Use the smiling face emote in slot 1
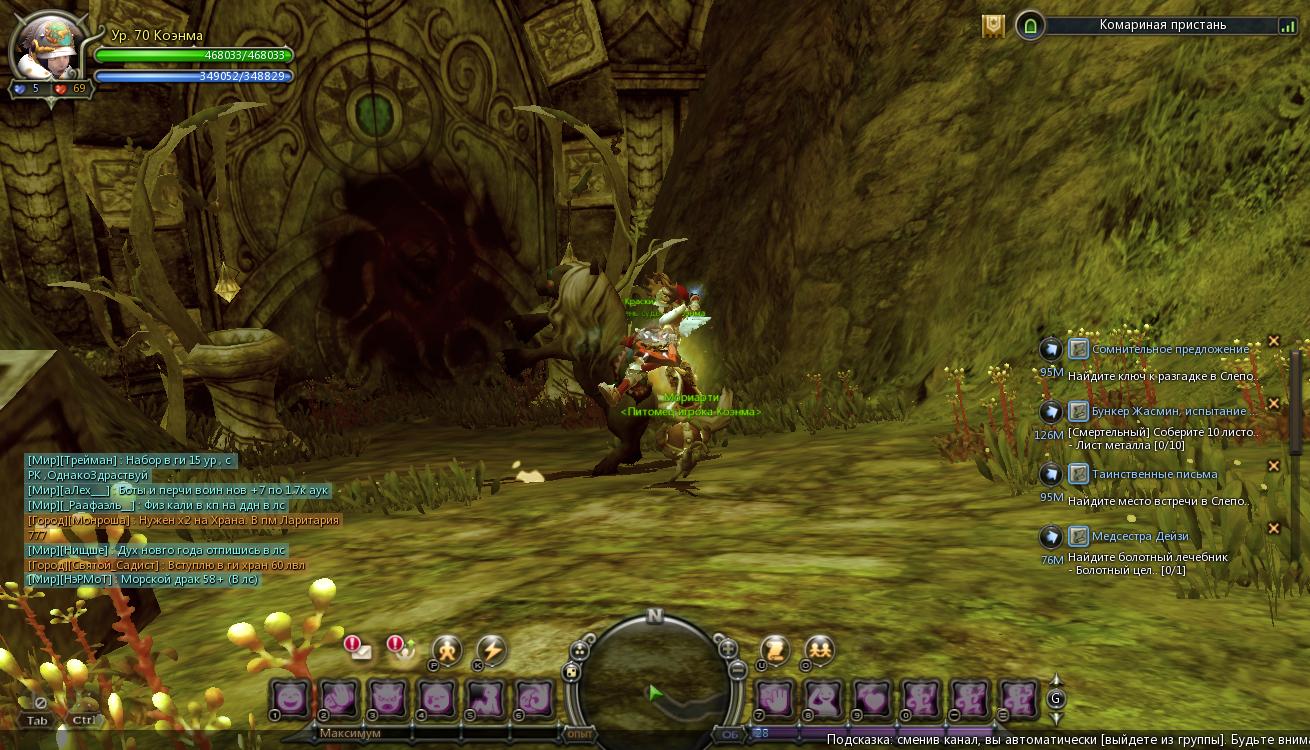This screenshot has height=750, width=1310. point(290,698)
